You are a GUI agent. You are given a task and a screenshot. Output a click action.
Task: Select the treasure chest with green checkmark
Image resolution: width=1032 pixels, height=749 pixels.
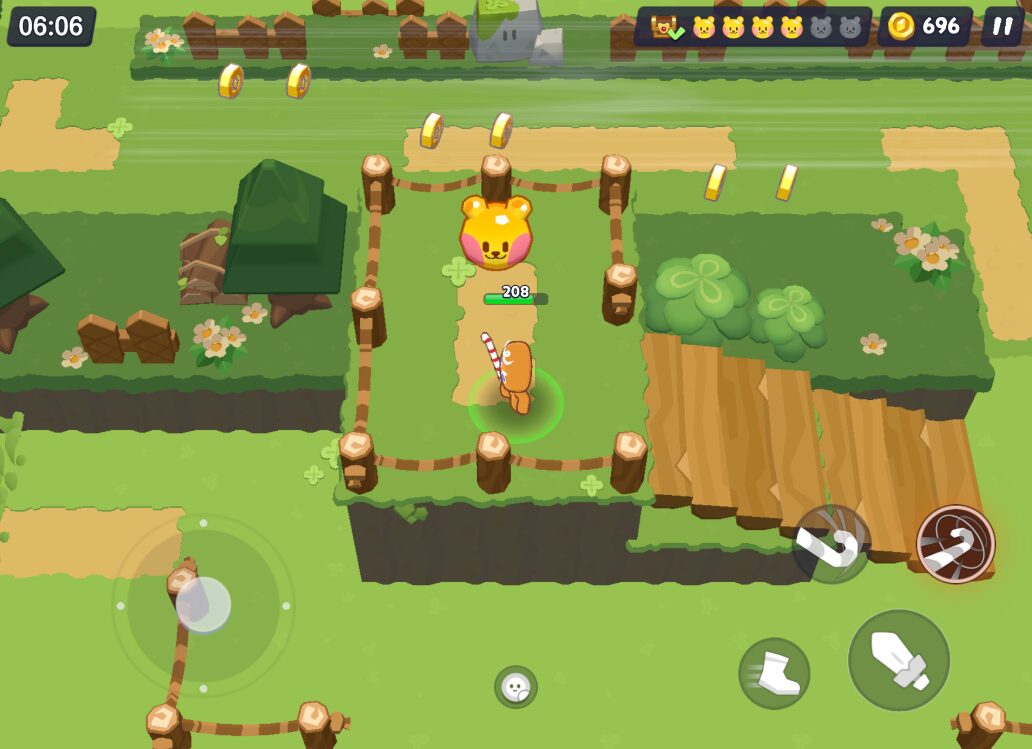coord(664,27)
